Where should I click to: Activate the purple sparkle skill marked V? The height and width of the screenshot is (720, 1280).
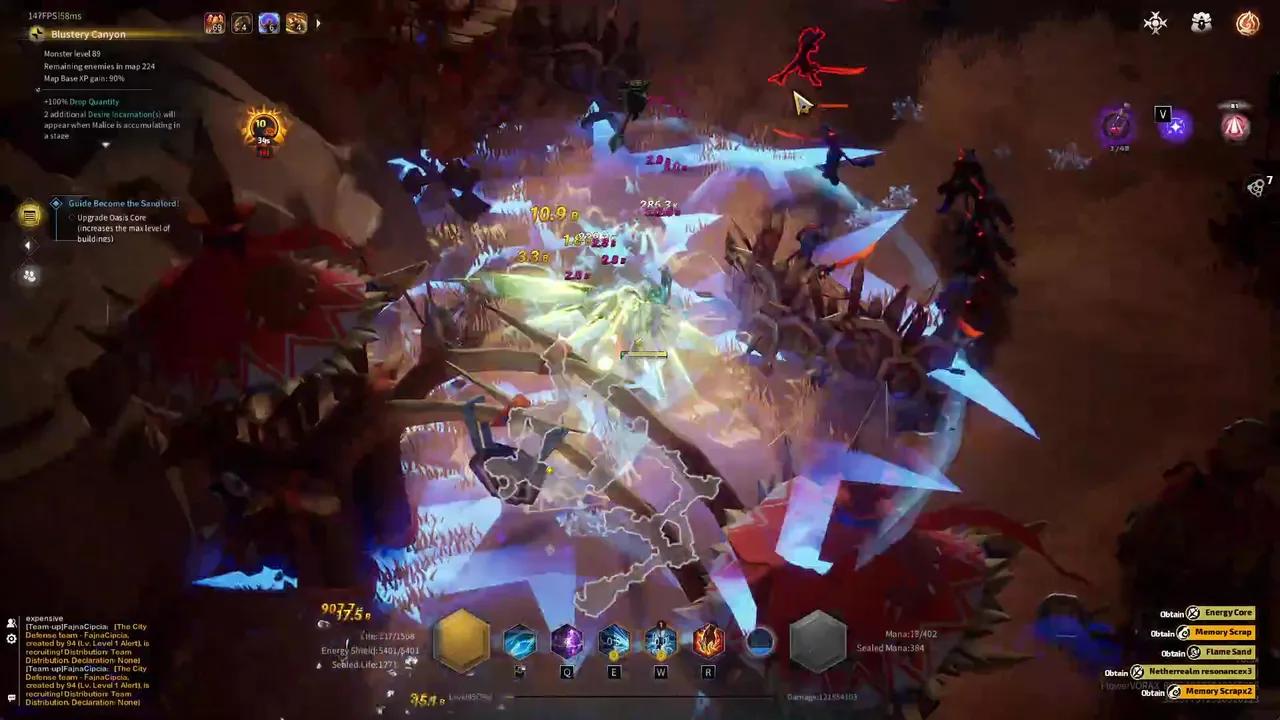[x=1176, y=127]
